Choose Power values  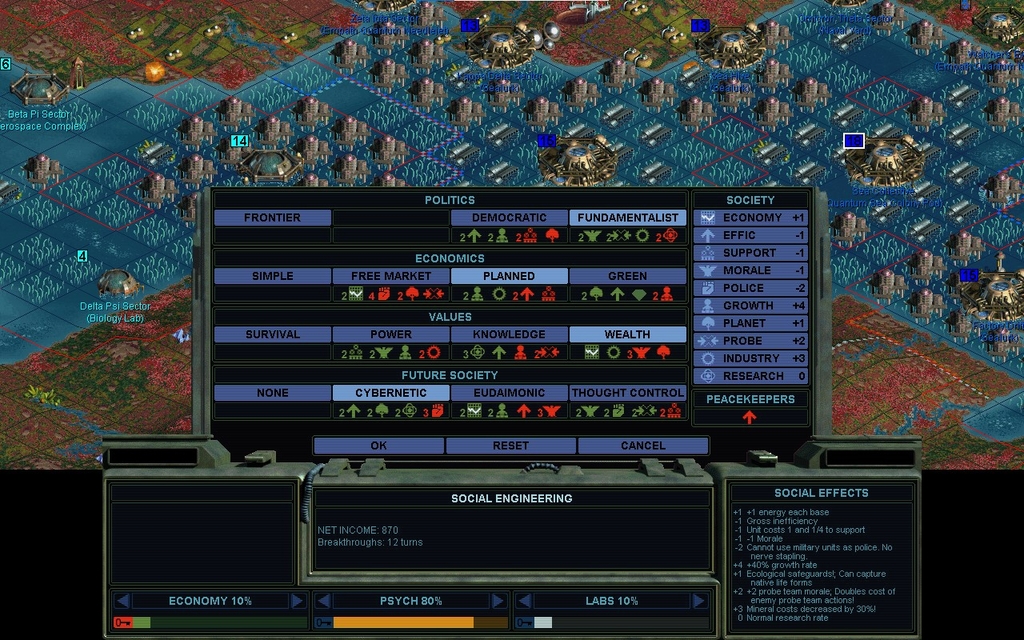(x=391, y=335)
